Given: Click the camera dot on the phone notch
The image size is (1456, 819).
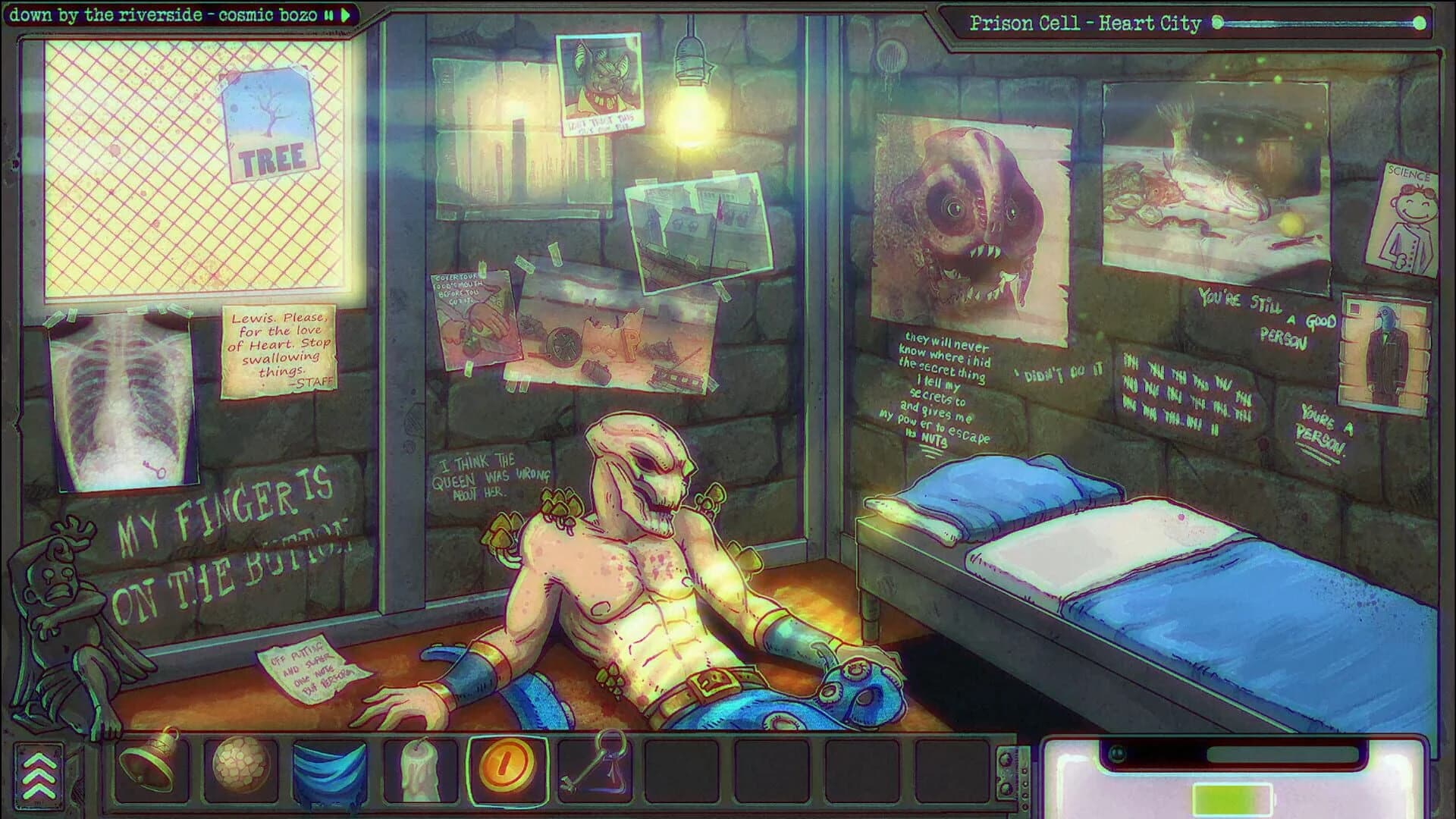Looking at the screenshot, I should 1116,751.
